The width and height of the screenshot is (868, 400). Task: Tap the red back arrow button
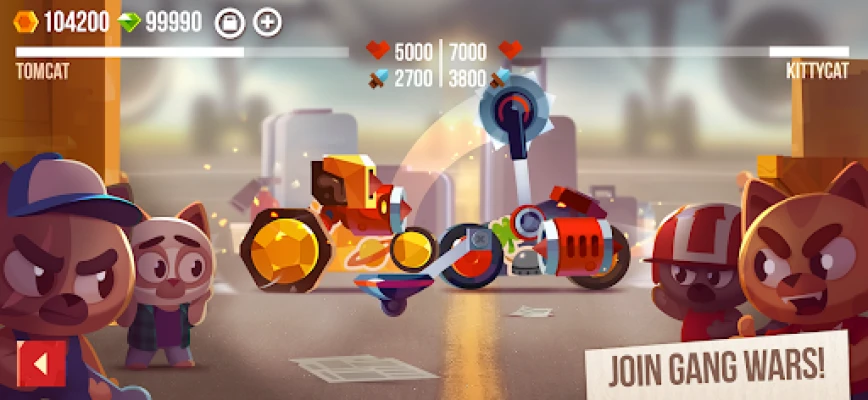[x=41, y=364]
